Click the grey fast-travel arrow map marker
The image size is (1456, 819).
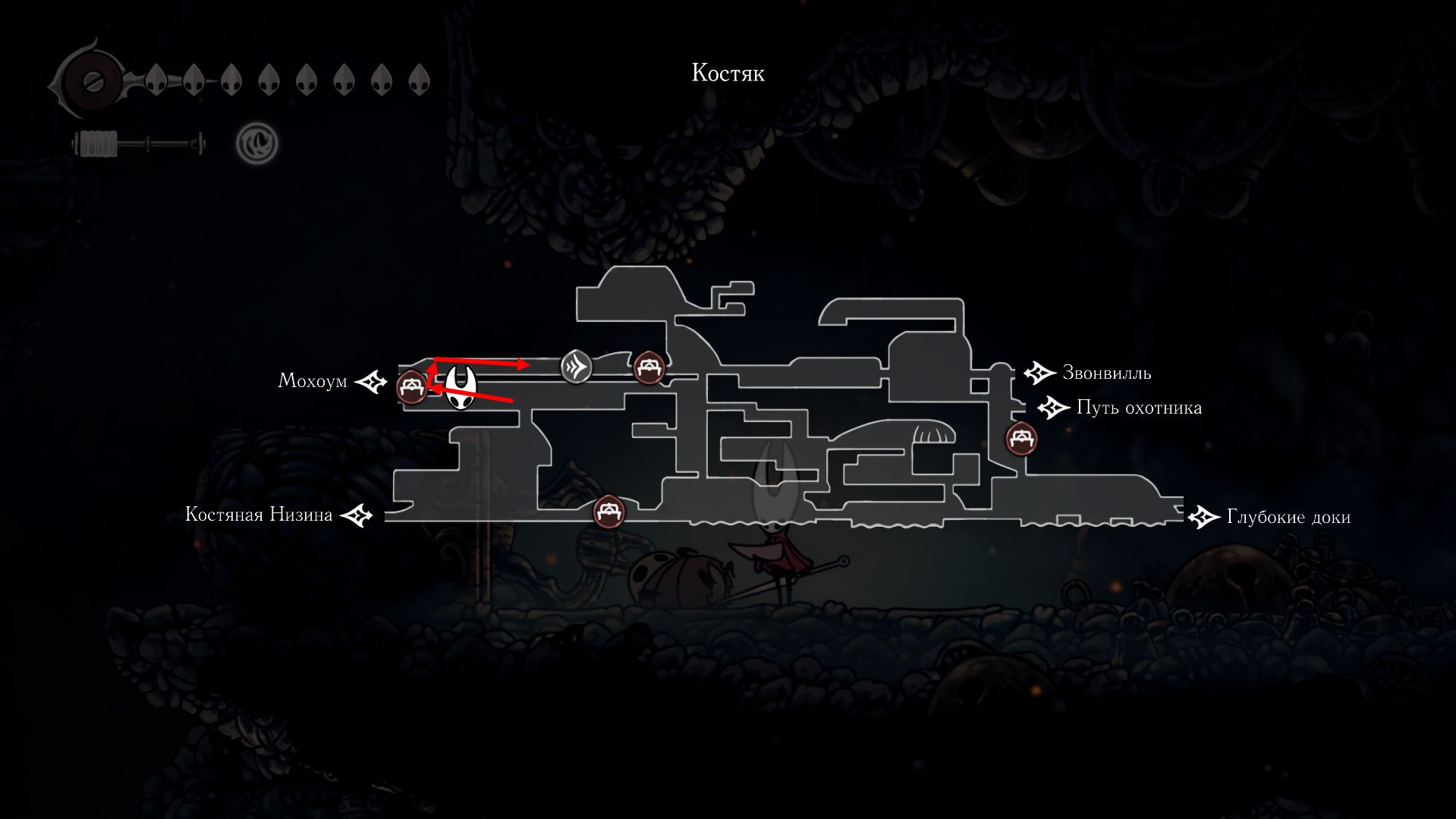576,368
